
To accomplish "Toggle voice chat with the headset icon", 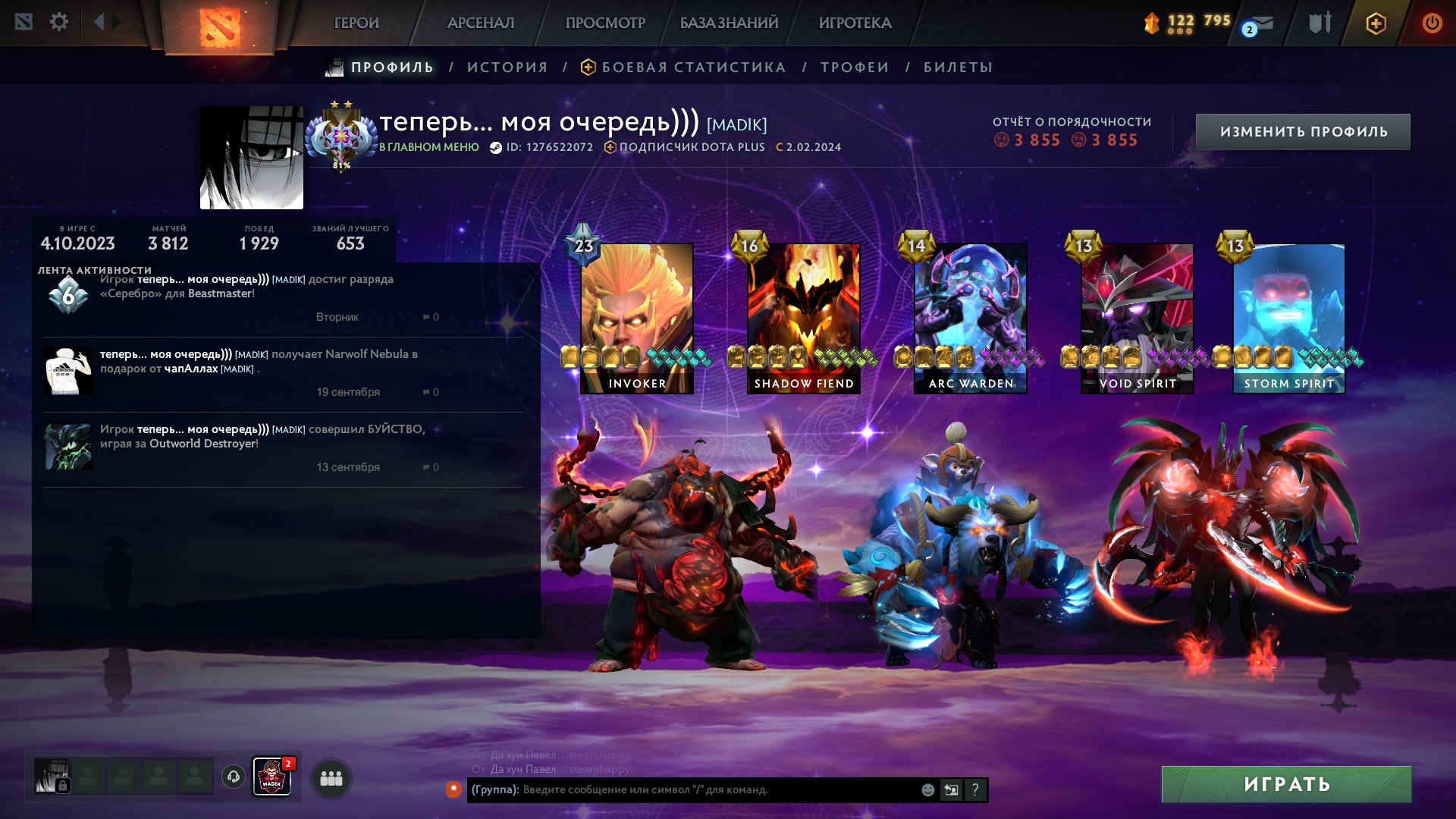I will (232, 777).
